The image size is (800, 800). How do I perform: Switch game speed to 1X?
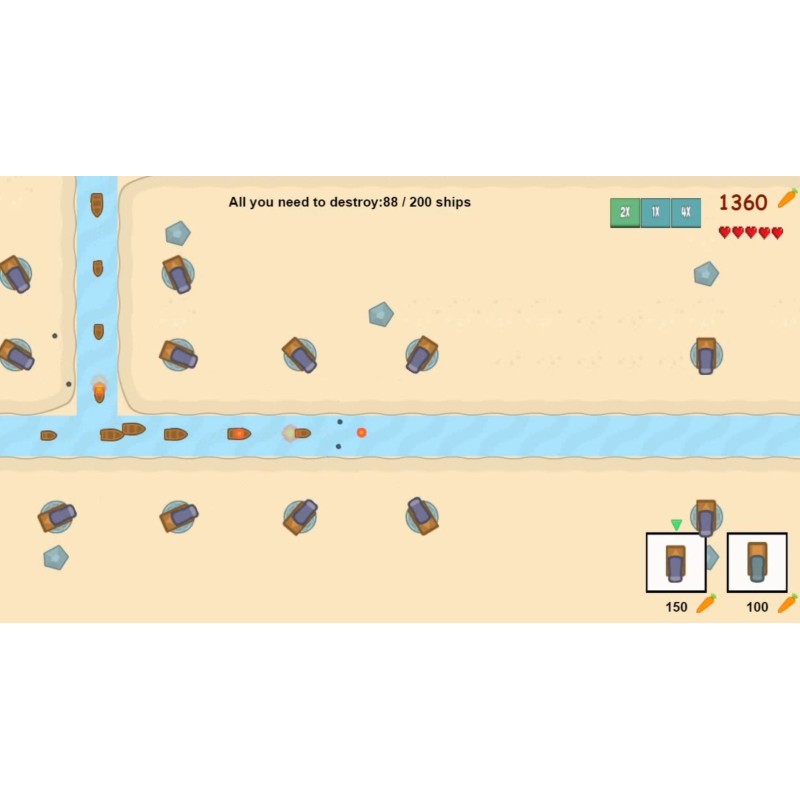pos(655,212)
